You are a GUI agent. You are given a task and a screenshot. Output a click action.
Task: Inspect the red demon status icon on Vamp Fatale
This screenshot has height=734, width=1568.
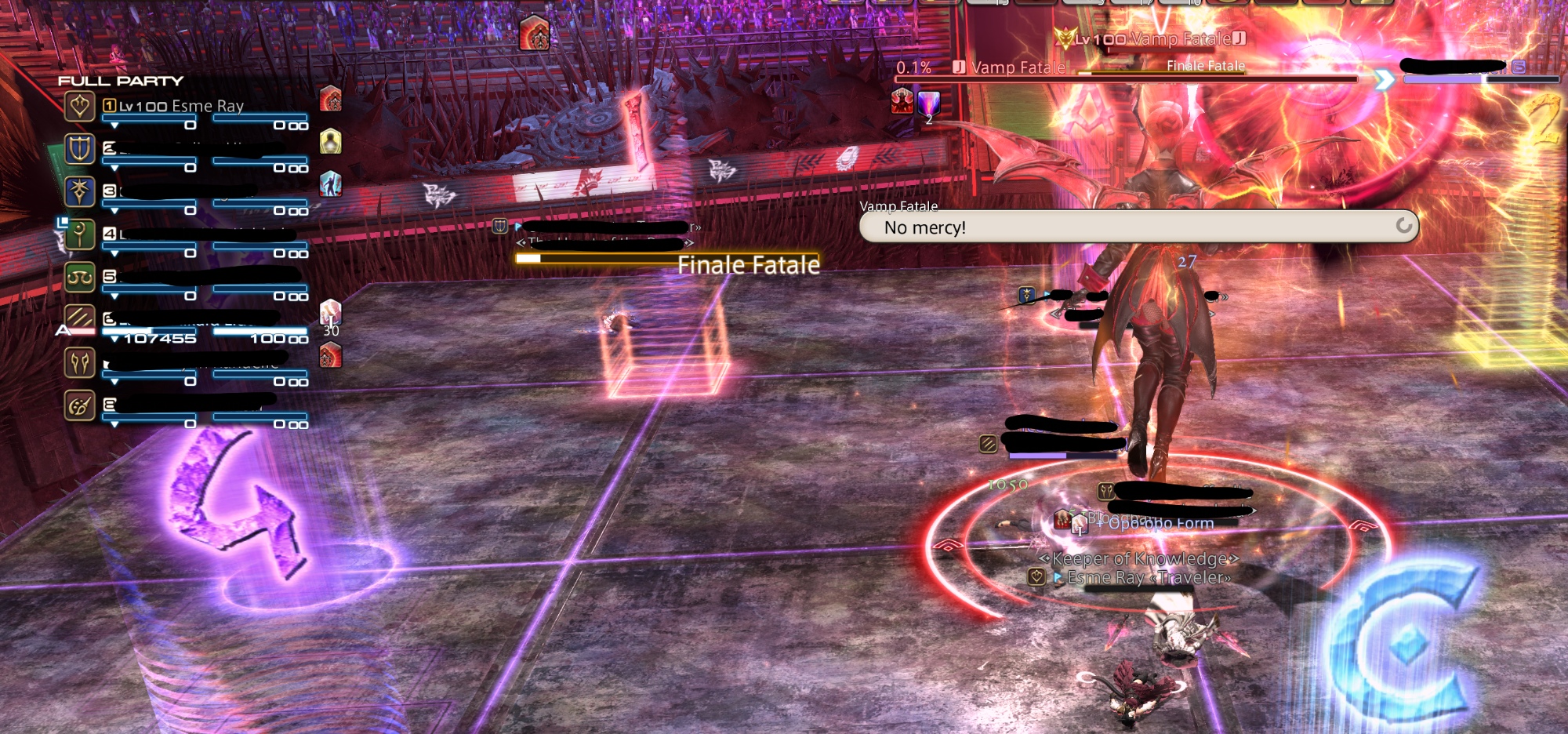coord(902,101)
